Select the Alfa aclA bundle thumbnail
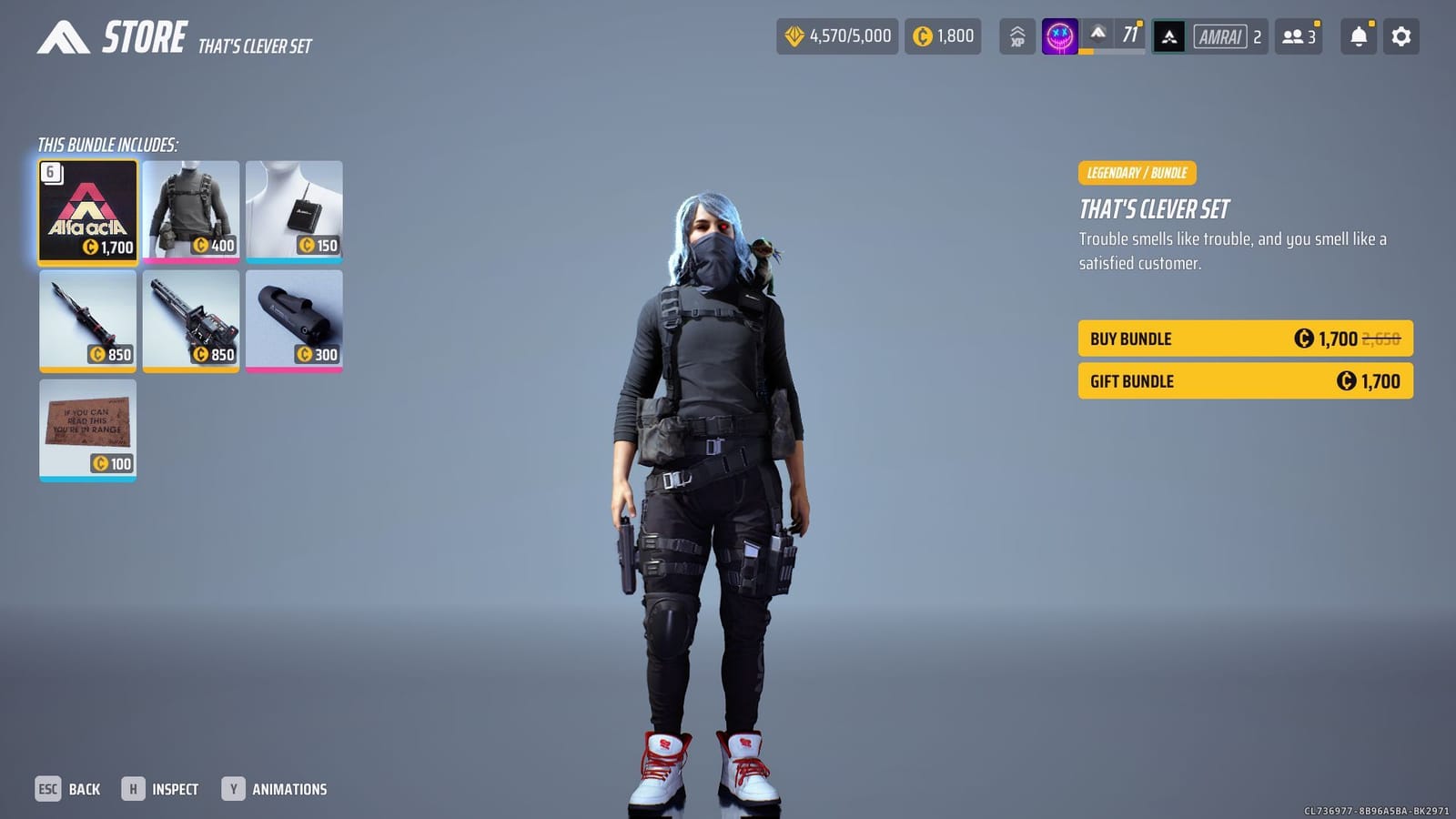The width and height of the screenshot is (1456, 819). [x=87, y=211]
